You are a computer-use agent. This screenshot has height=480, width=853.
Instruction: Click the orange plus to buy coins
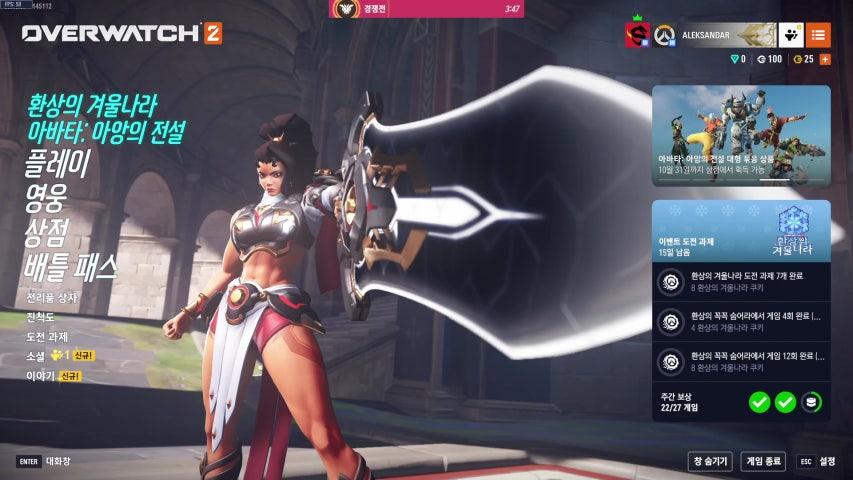coord(825,60)
